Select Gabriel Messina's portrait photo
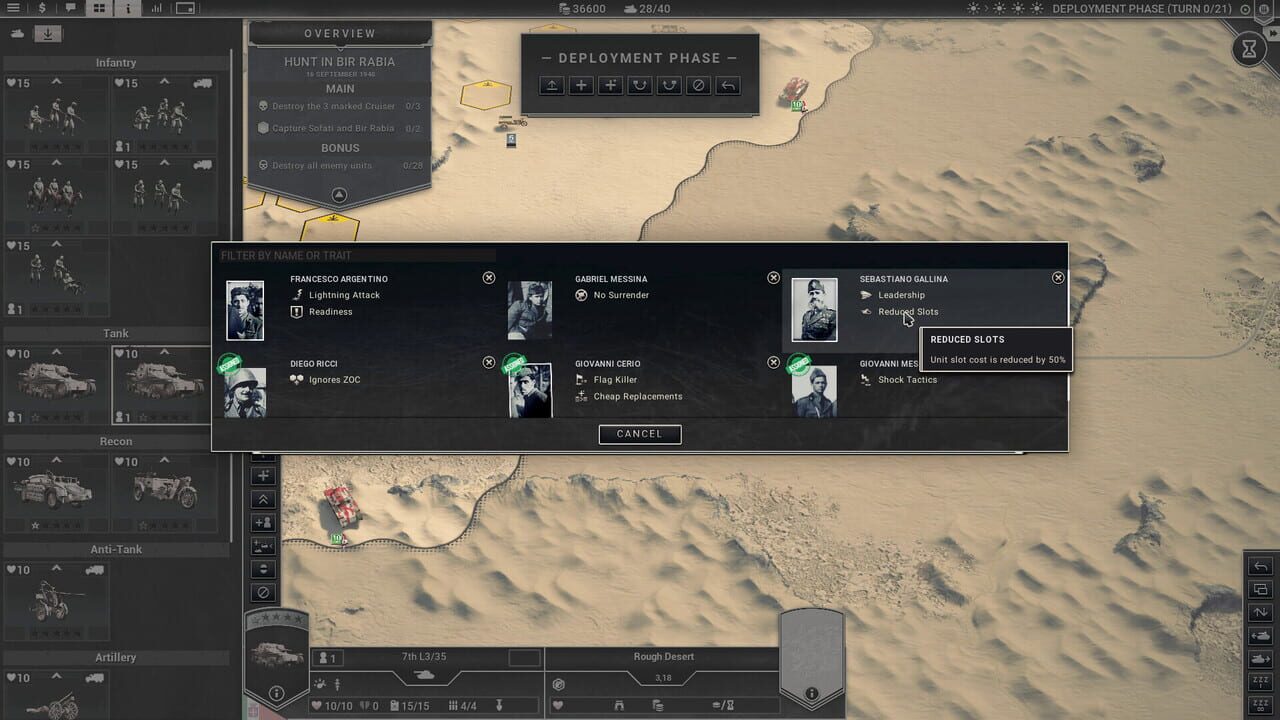This screenshot has width=1280, height=720. [x=530, y=310]
